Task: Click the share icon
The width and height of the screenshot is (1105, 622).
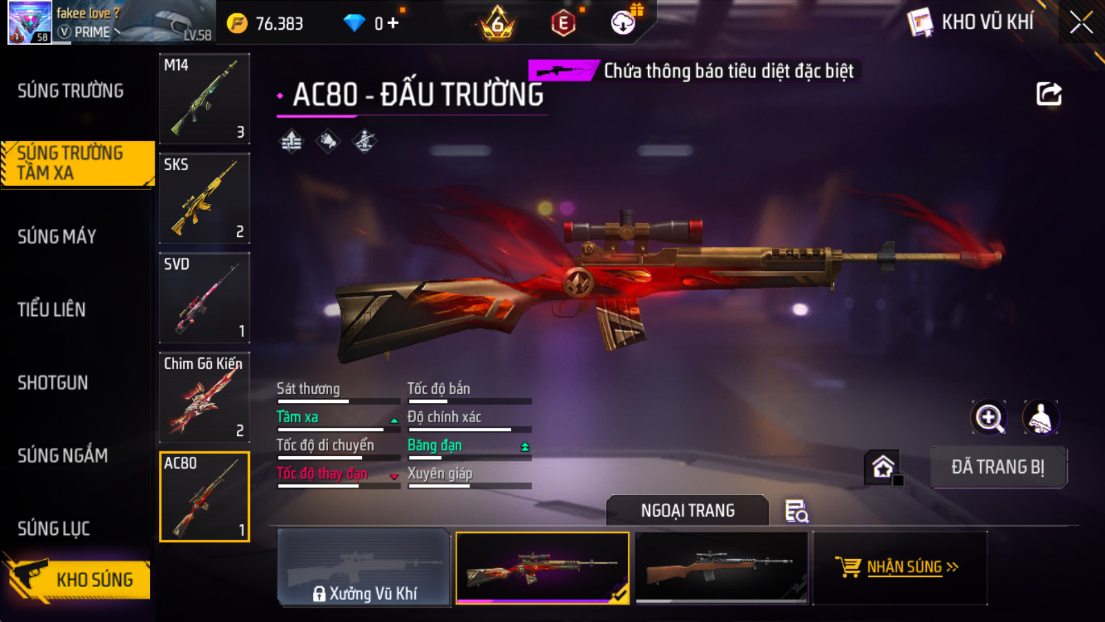Action: point(1049,94)
